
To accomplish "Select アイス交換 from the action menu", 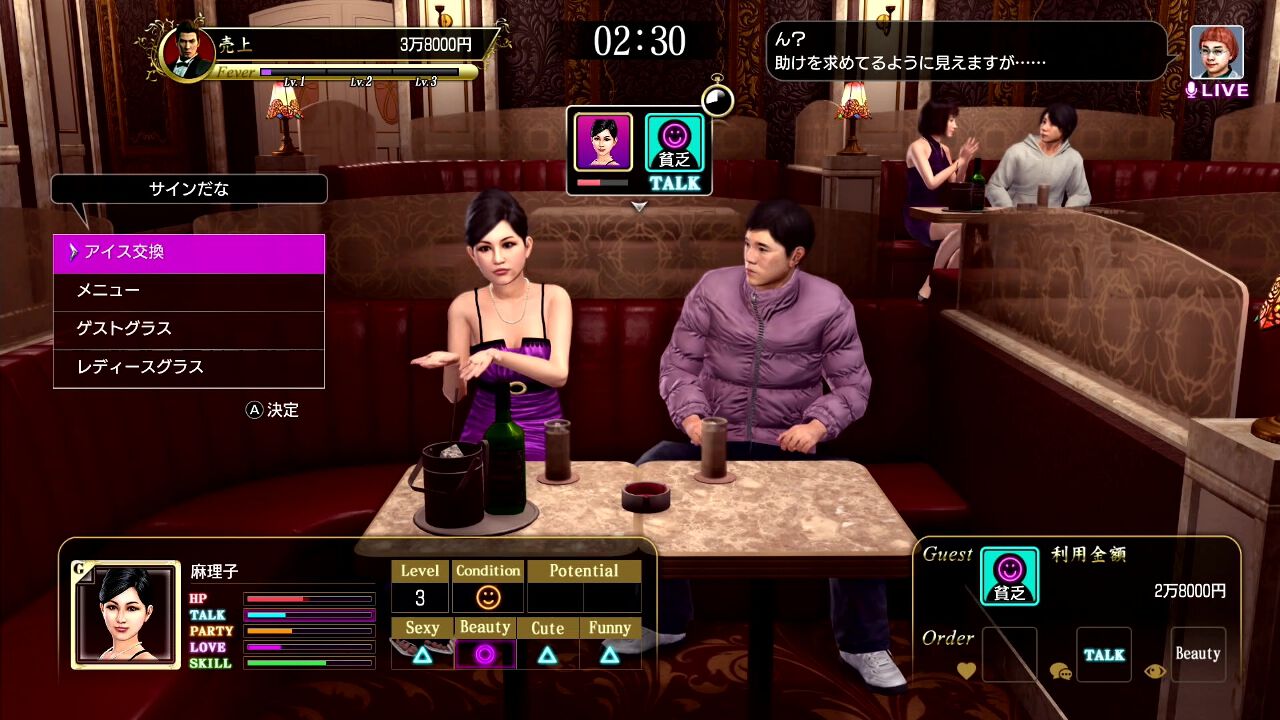I will click(x=188, y=253).
